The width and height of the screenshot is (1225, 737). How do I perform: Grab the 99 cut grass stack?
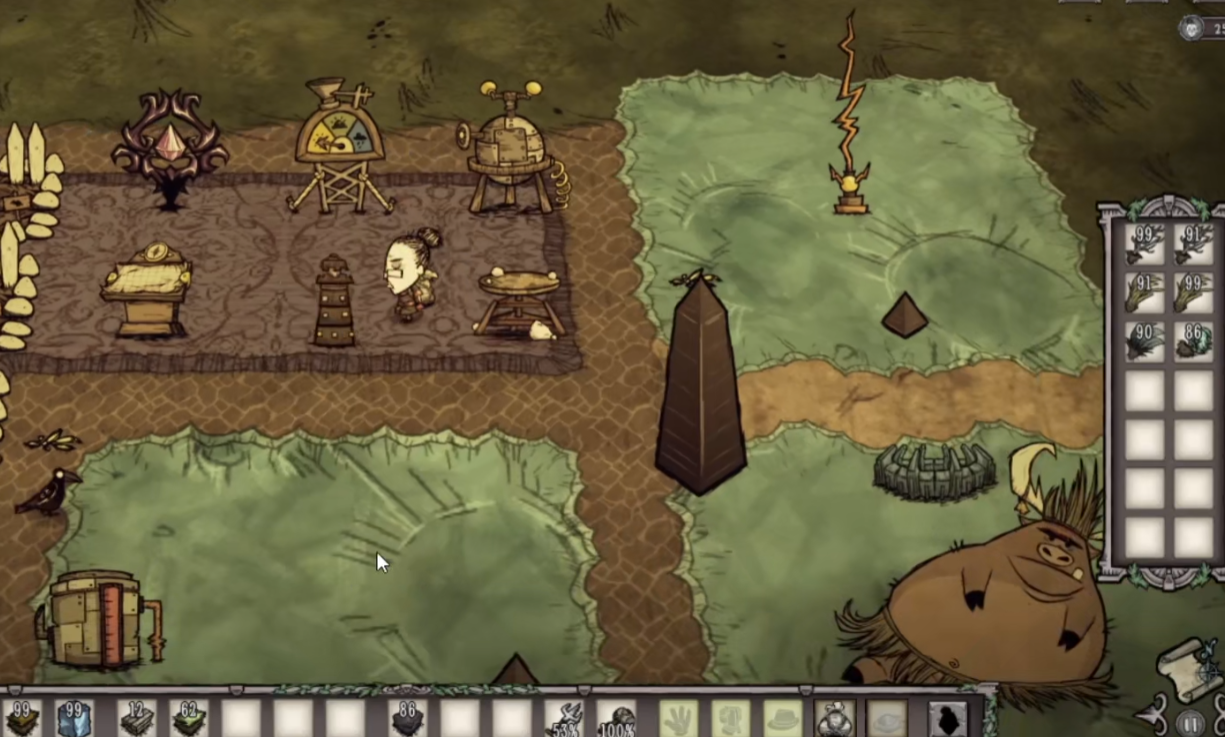tap(1192, 293)
